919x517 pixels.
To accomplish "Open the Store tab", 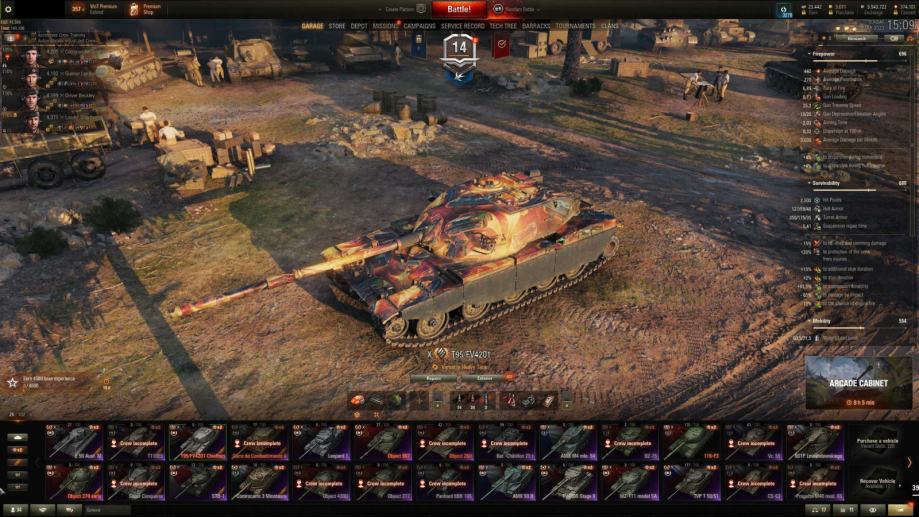I will [338, 26].
